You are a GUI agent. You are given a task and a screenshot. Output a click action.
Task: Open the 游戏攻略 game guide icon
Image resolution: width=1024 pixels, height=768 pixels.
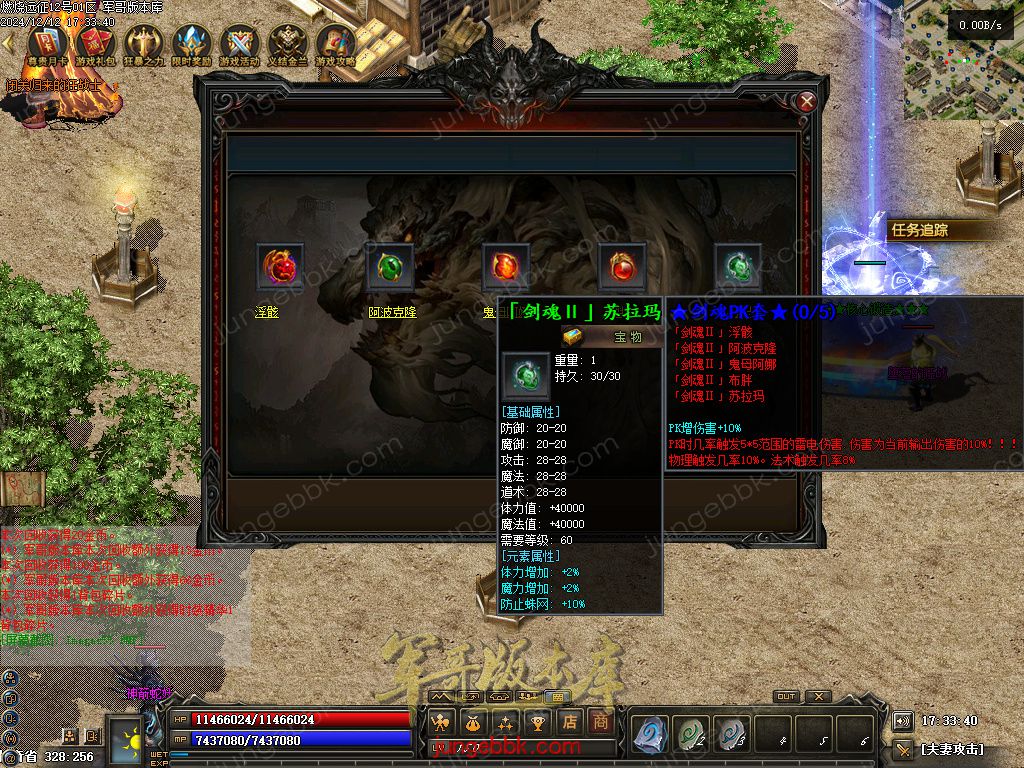(336, 44)
